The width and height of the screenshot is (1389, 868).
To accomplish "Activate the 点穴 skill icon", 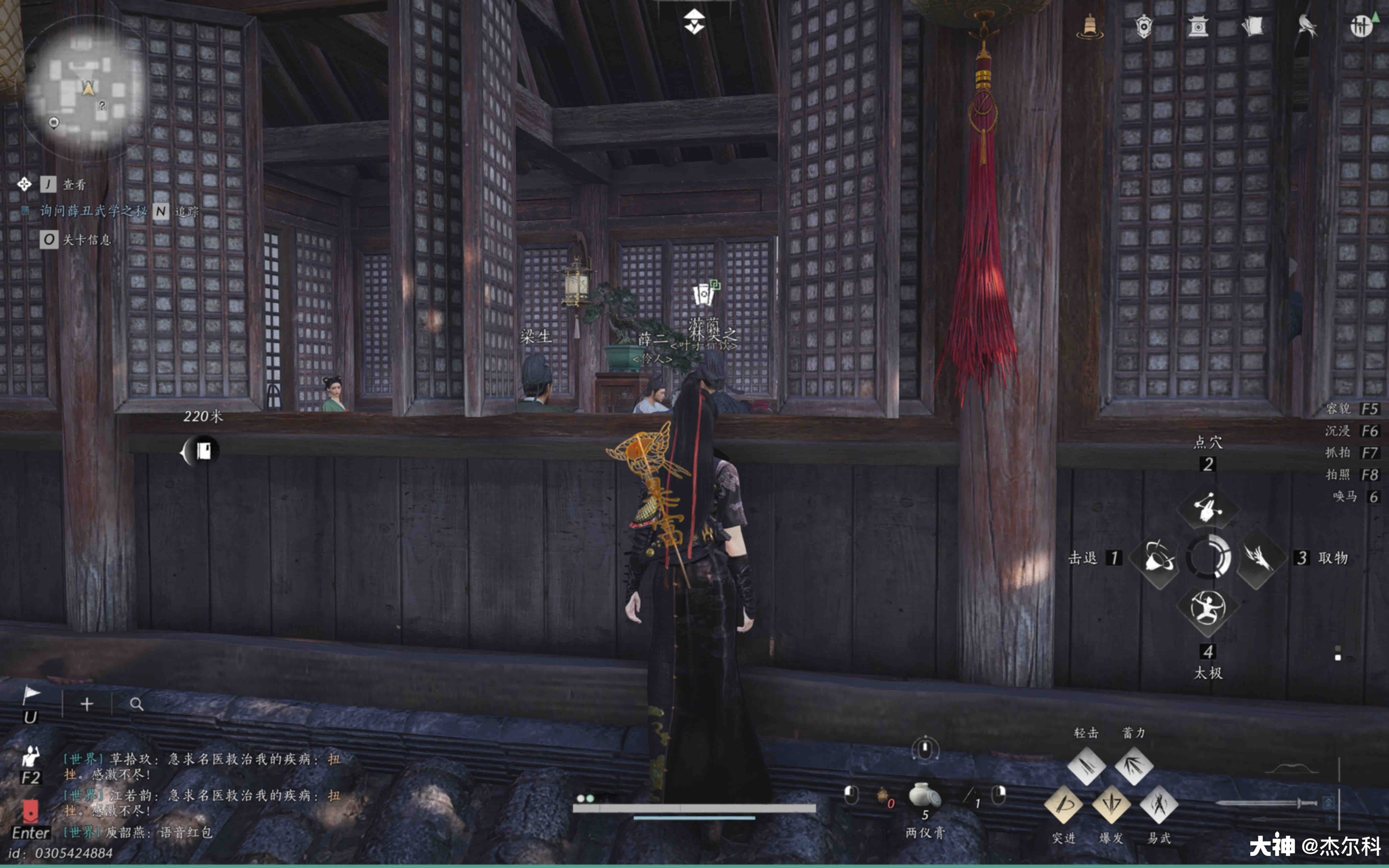I will [1208, 507].
